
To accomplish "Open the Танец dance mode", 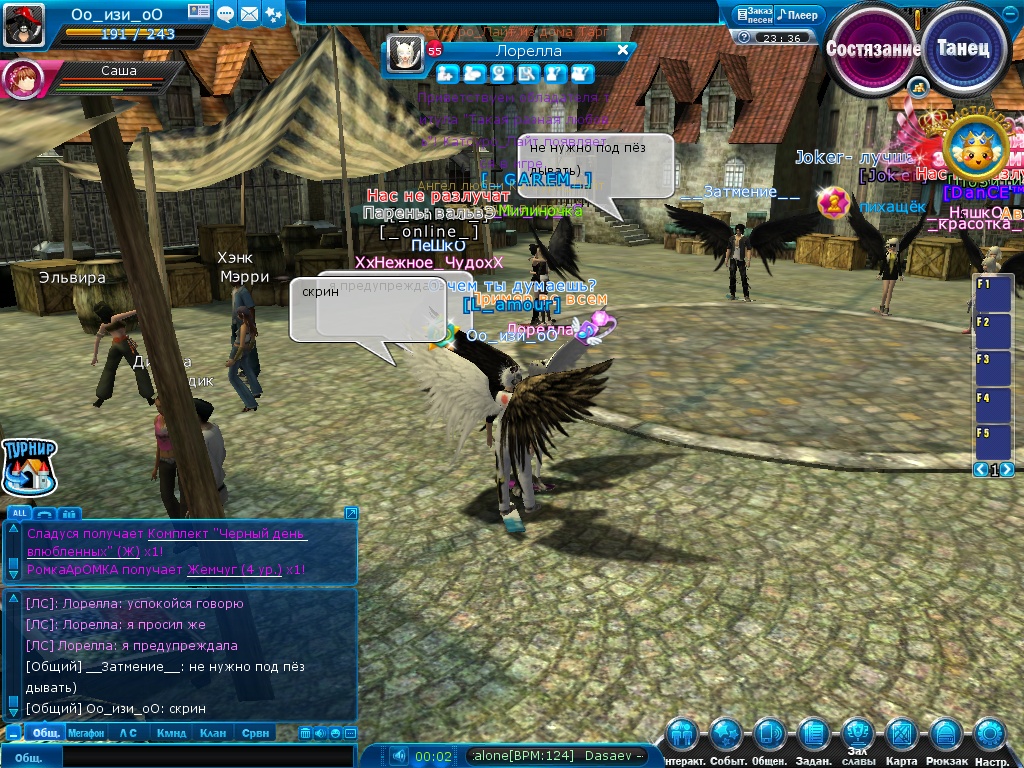I will [x=963, y=48].
